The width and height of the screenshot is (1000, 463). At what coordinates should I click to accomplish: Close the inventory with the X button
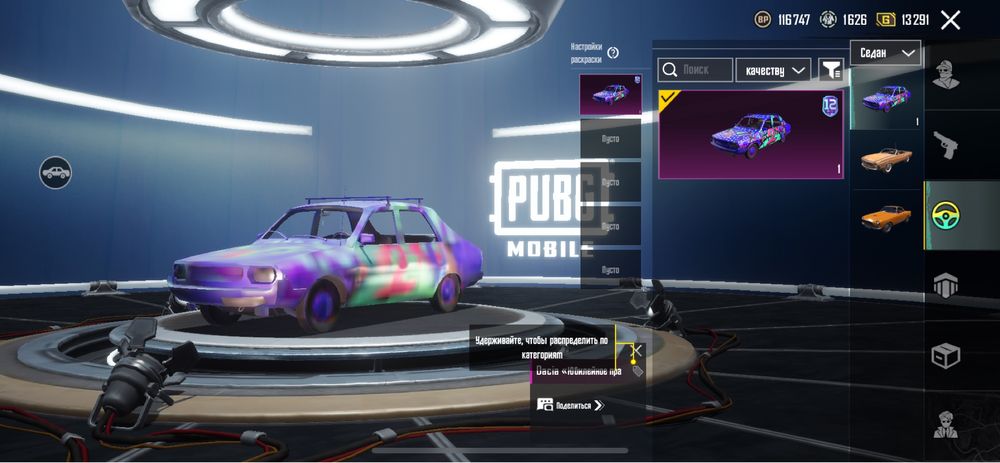pos(950,20)
